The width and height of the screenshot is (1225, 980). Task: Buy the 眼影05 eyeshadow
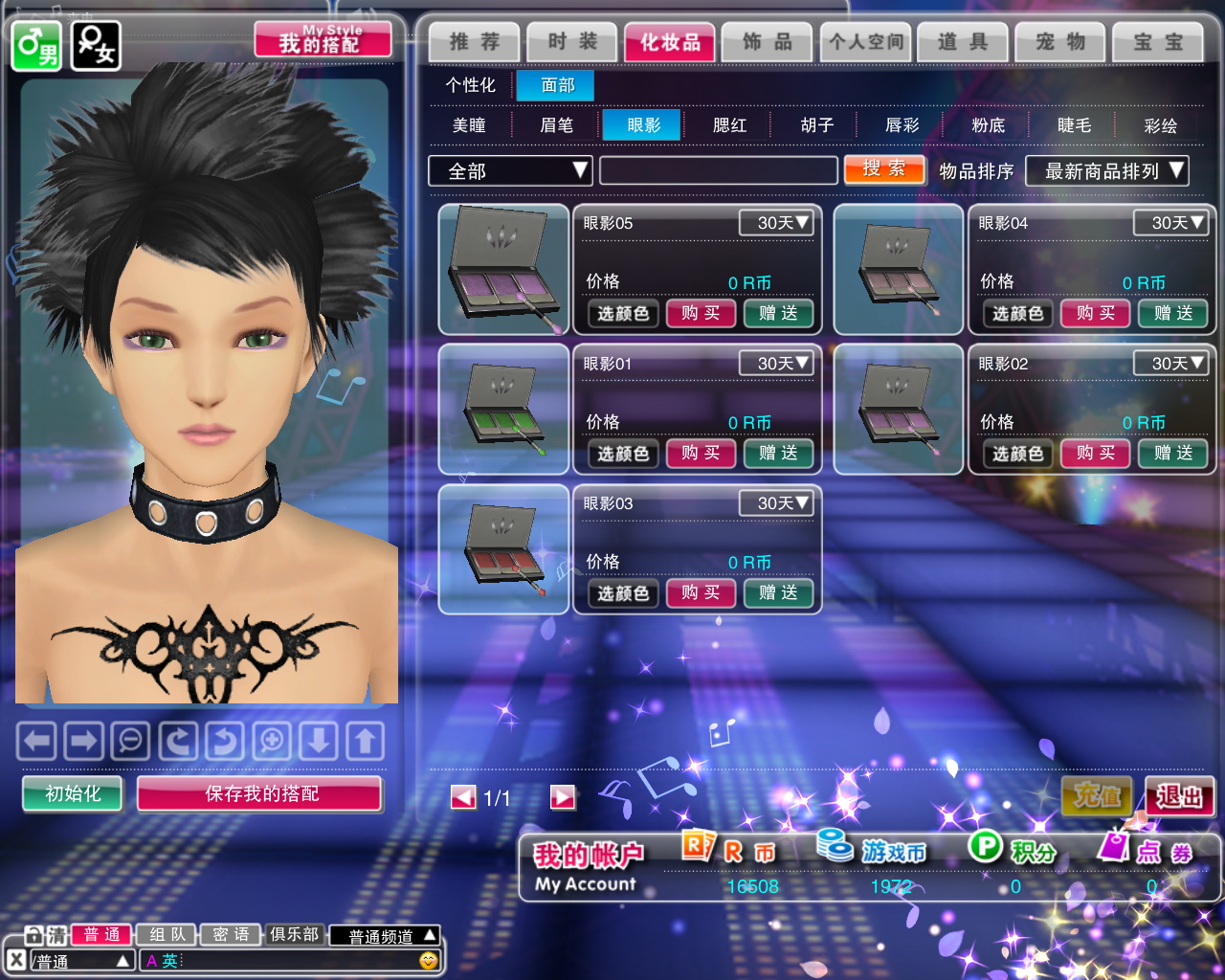[701, 313]
